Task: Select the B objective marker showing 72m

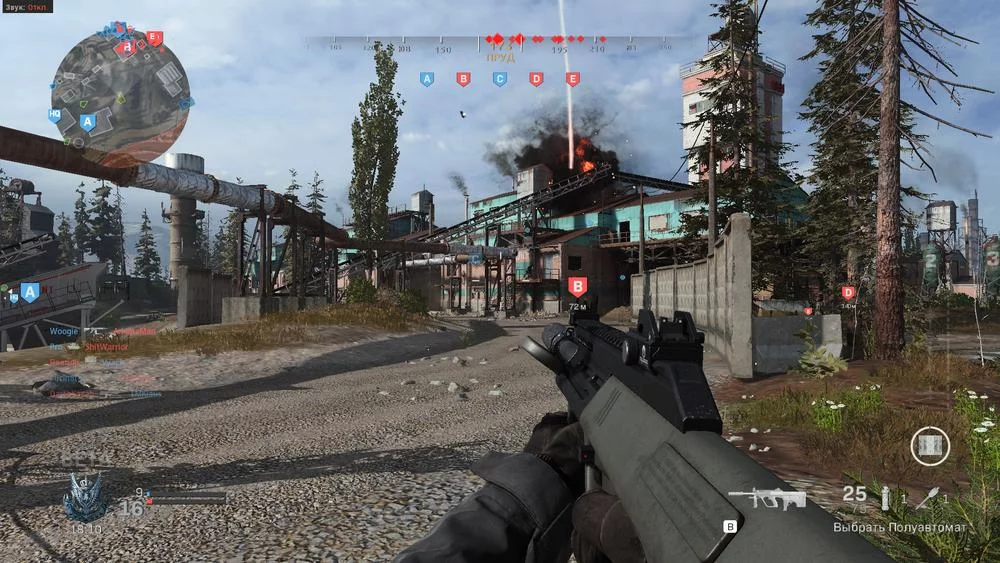Action: pyautogui.click(x=577, y=286)
